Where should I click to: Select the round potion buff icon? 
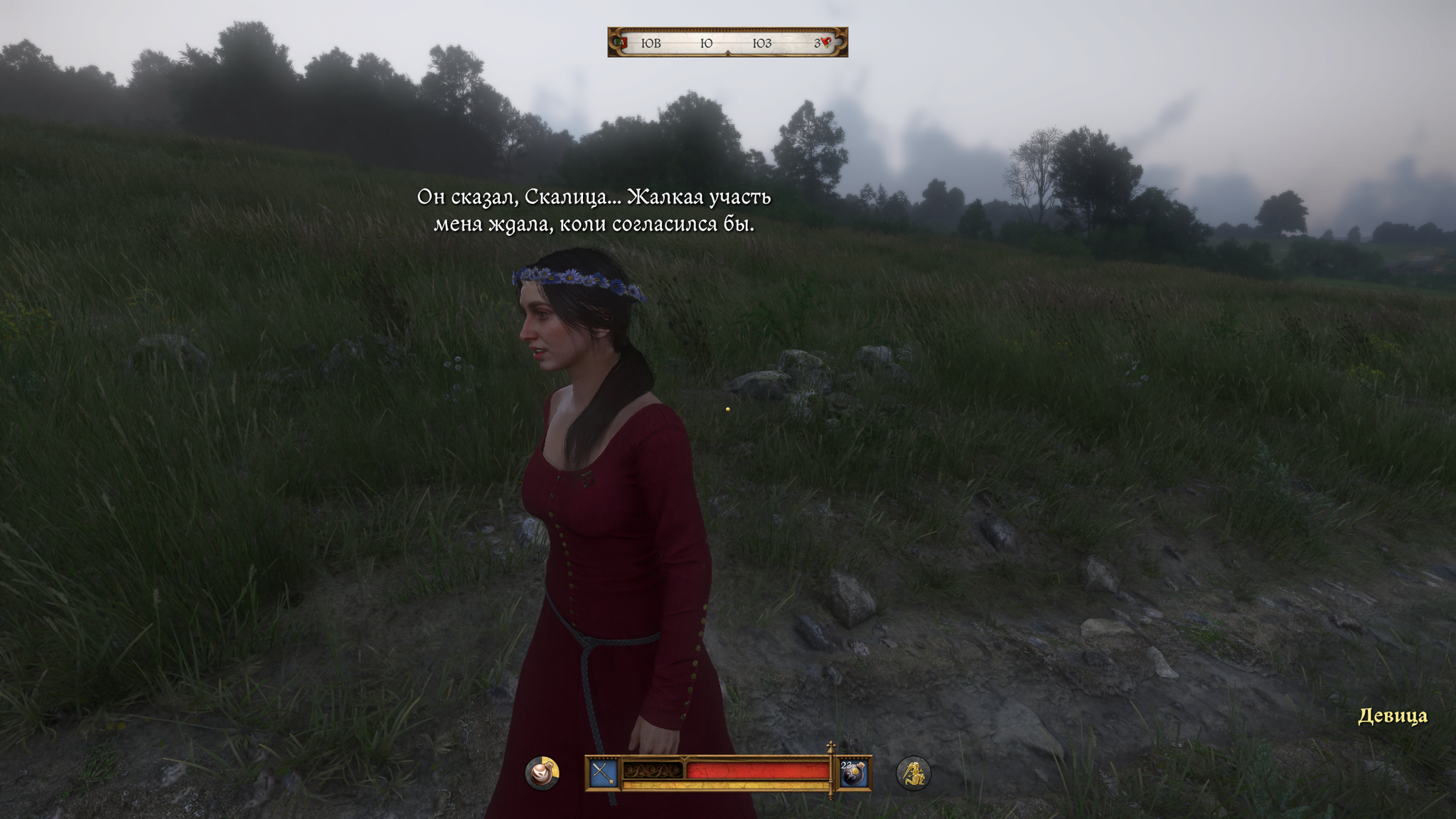pos(542,773)
